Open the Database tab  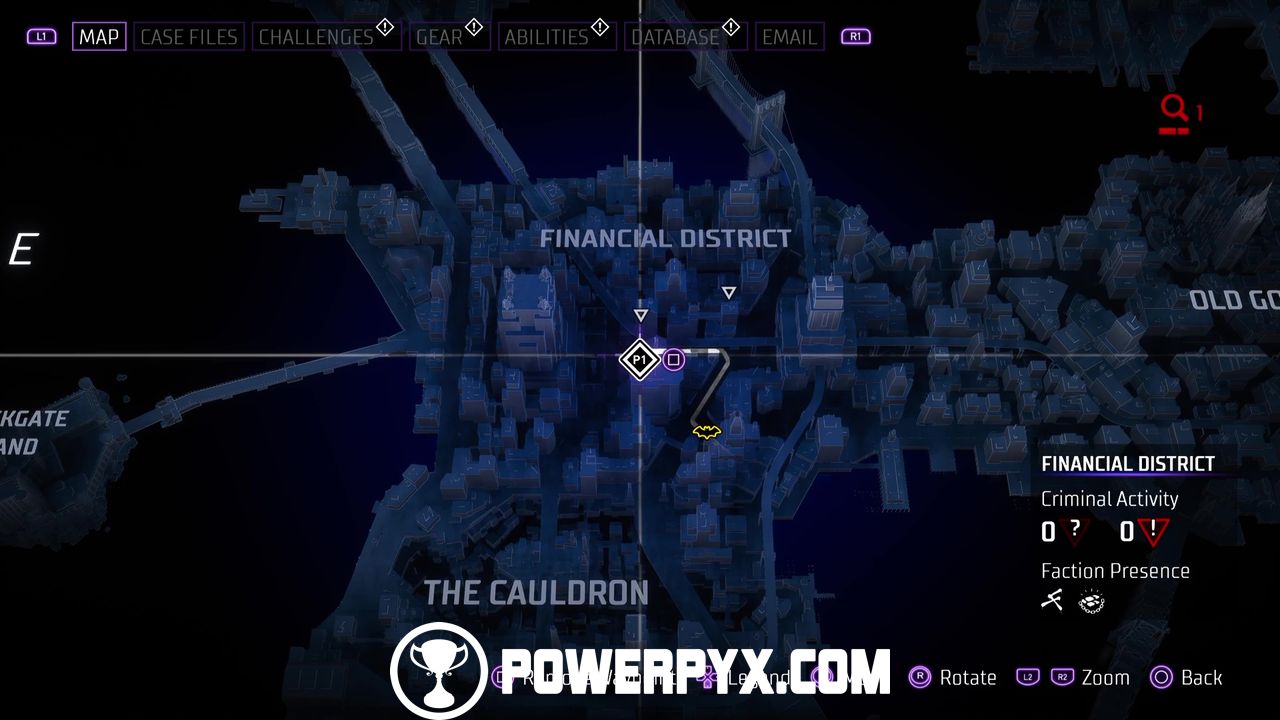[x=675, y=37]
